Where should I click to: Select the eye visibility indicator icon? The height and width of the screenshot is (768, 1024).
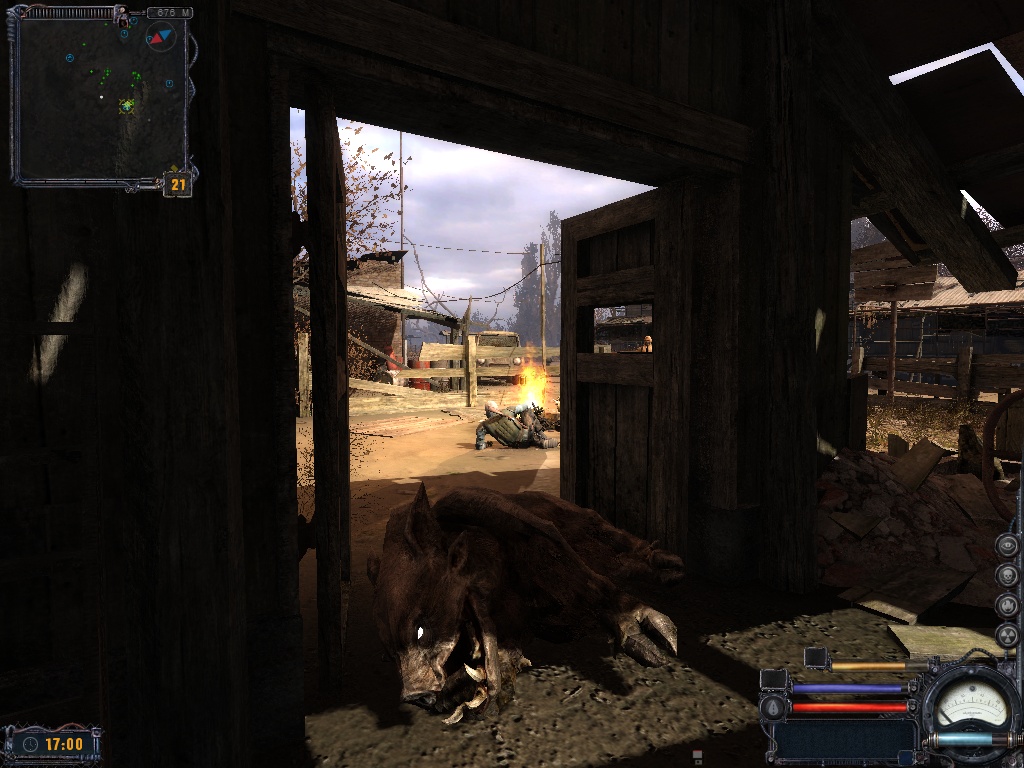(1007, 545)
